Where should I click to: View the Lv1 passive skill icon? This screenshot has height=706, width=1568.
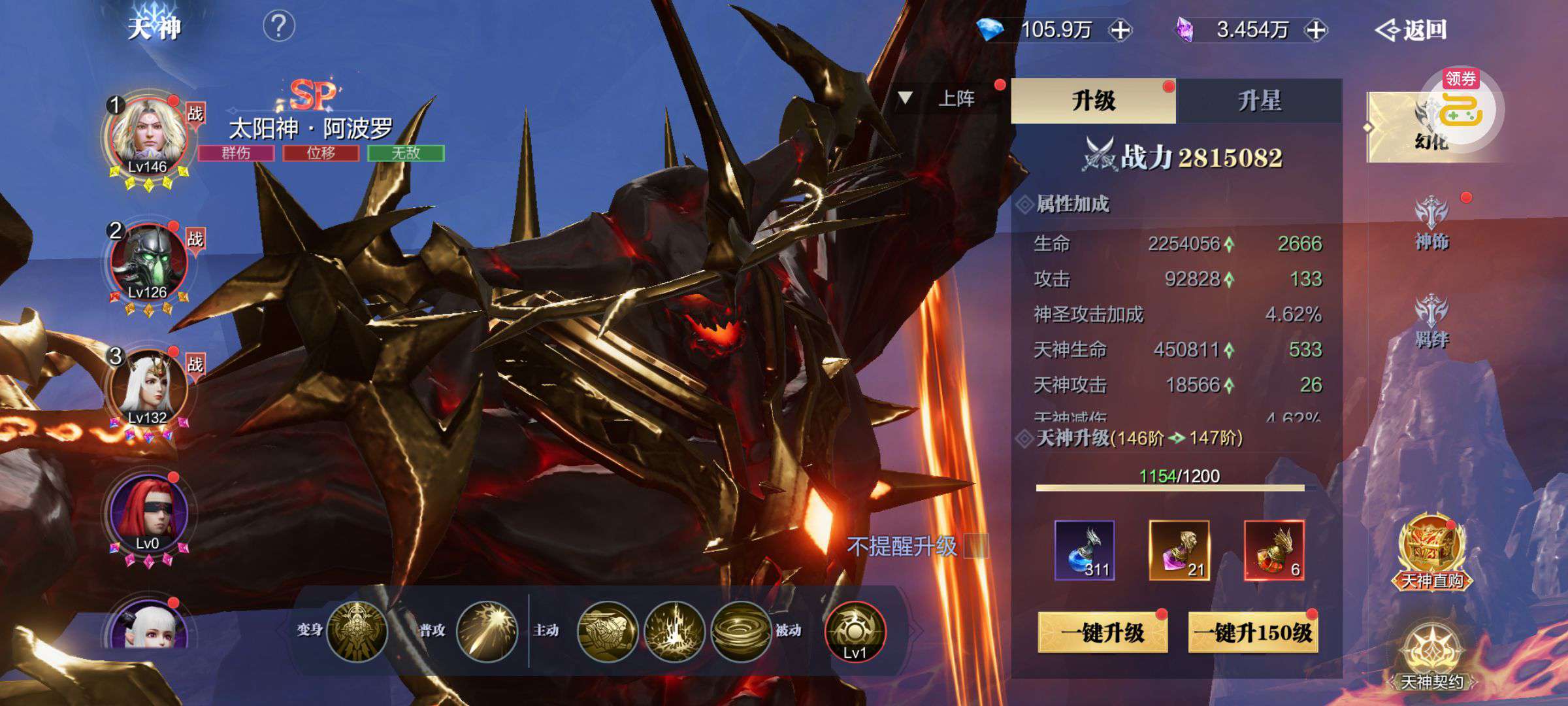855,631
